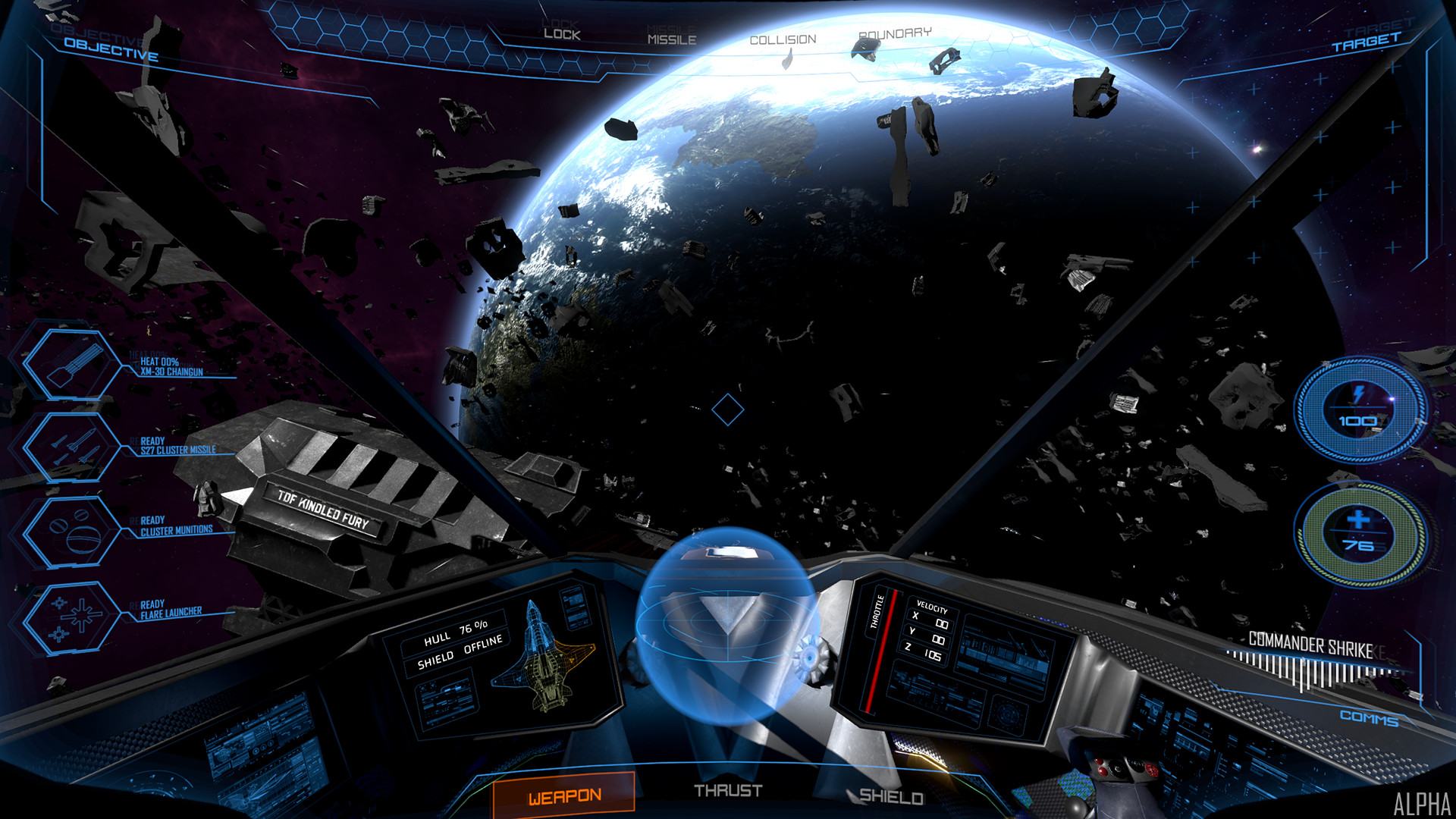Switch to the THRUST power mode

728,791
